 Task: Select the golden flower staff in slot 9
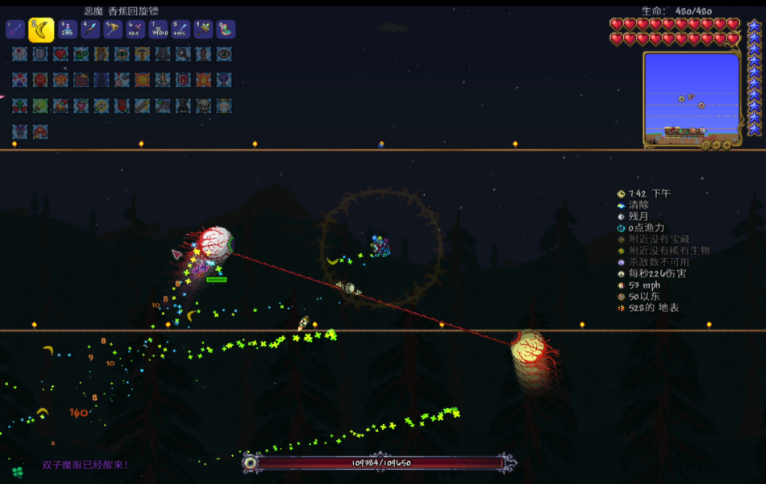(x=203, y=29)
